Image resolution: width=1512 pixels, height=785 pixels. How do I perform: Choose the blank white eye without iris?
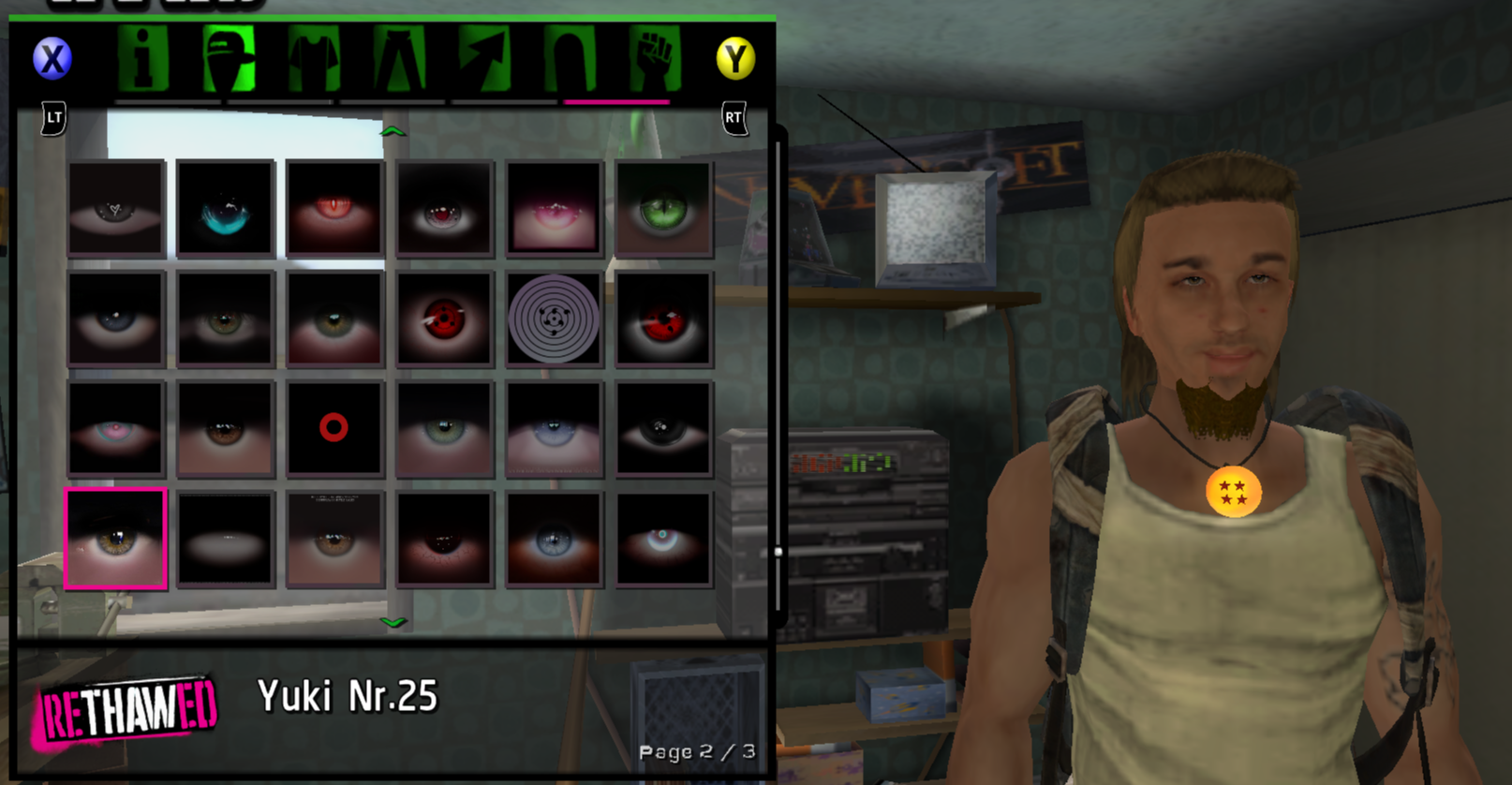coord(225,539)
